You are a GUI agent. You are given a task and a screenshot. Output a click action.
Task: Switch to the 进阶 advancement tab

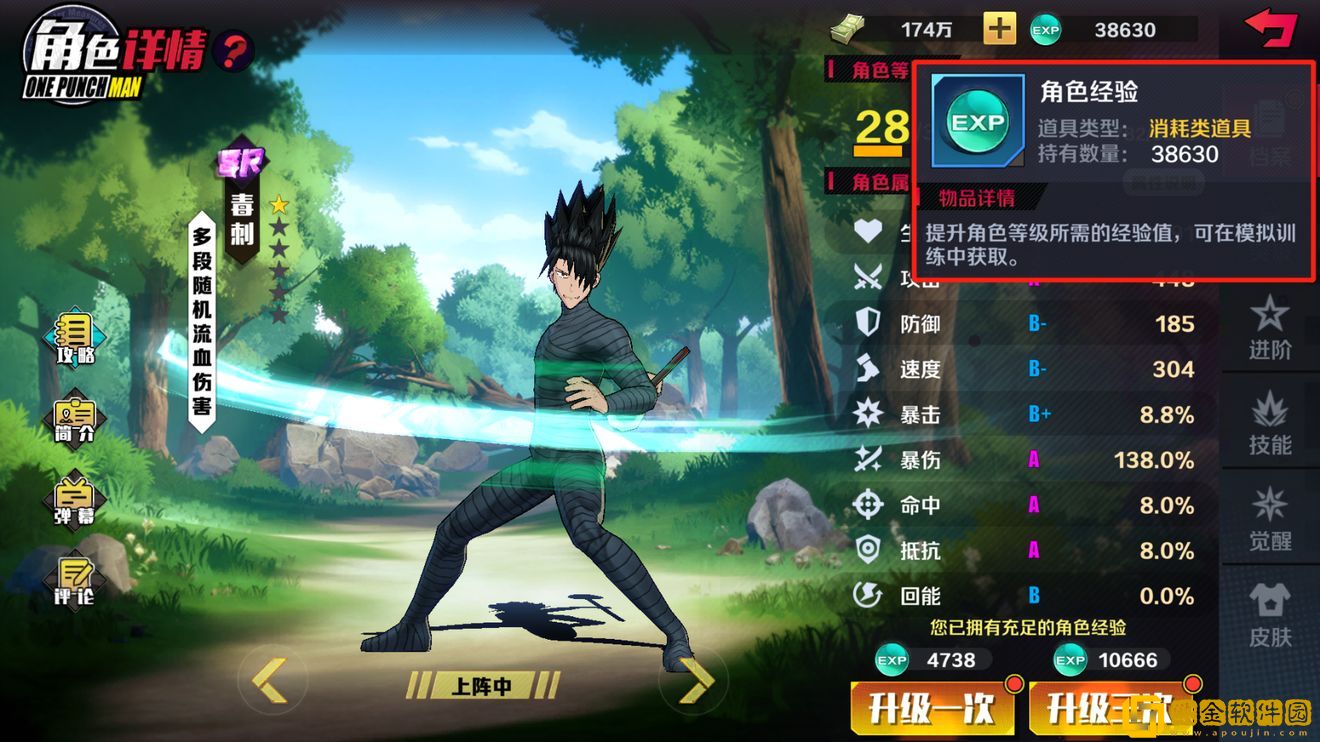(1270, 328)
